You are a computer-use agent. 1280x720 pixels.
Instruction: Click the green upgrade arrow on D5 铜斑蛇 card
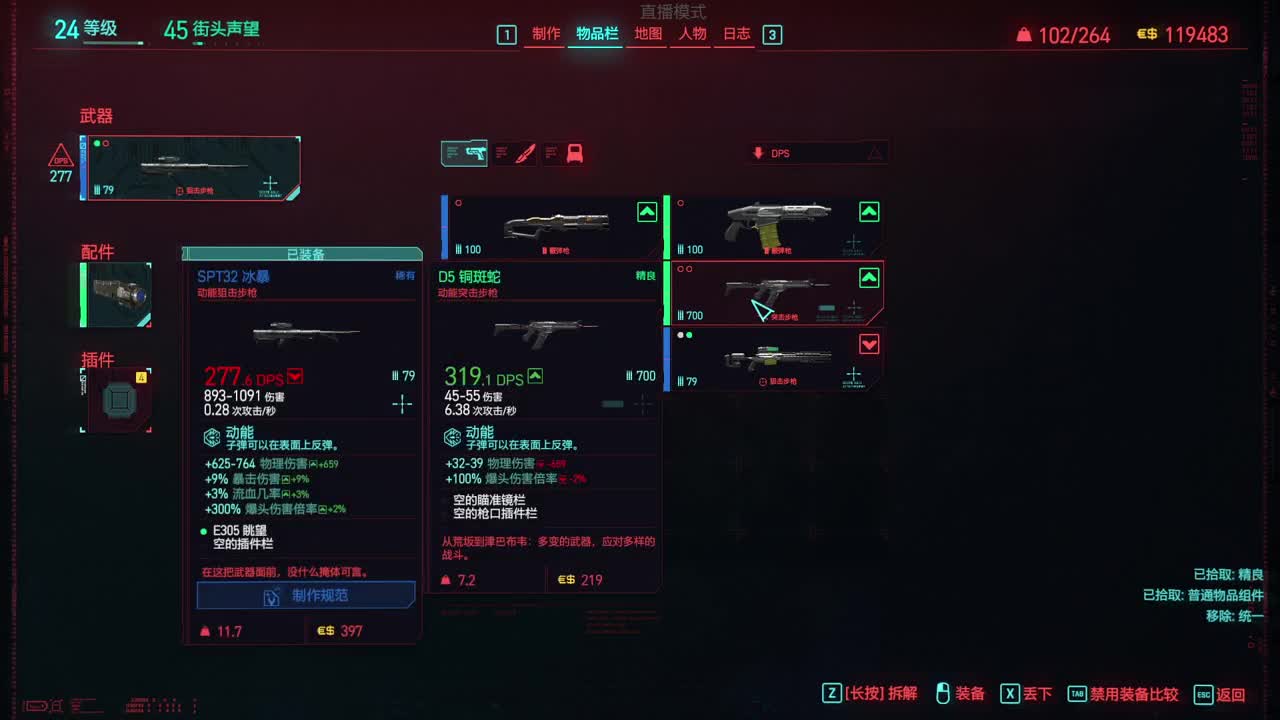coord(869,279)
